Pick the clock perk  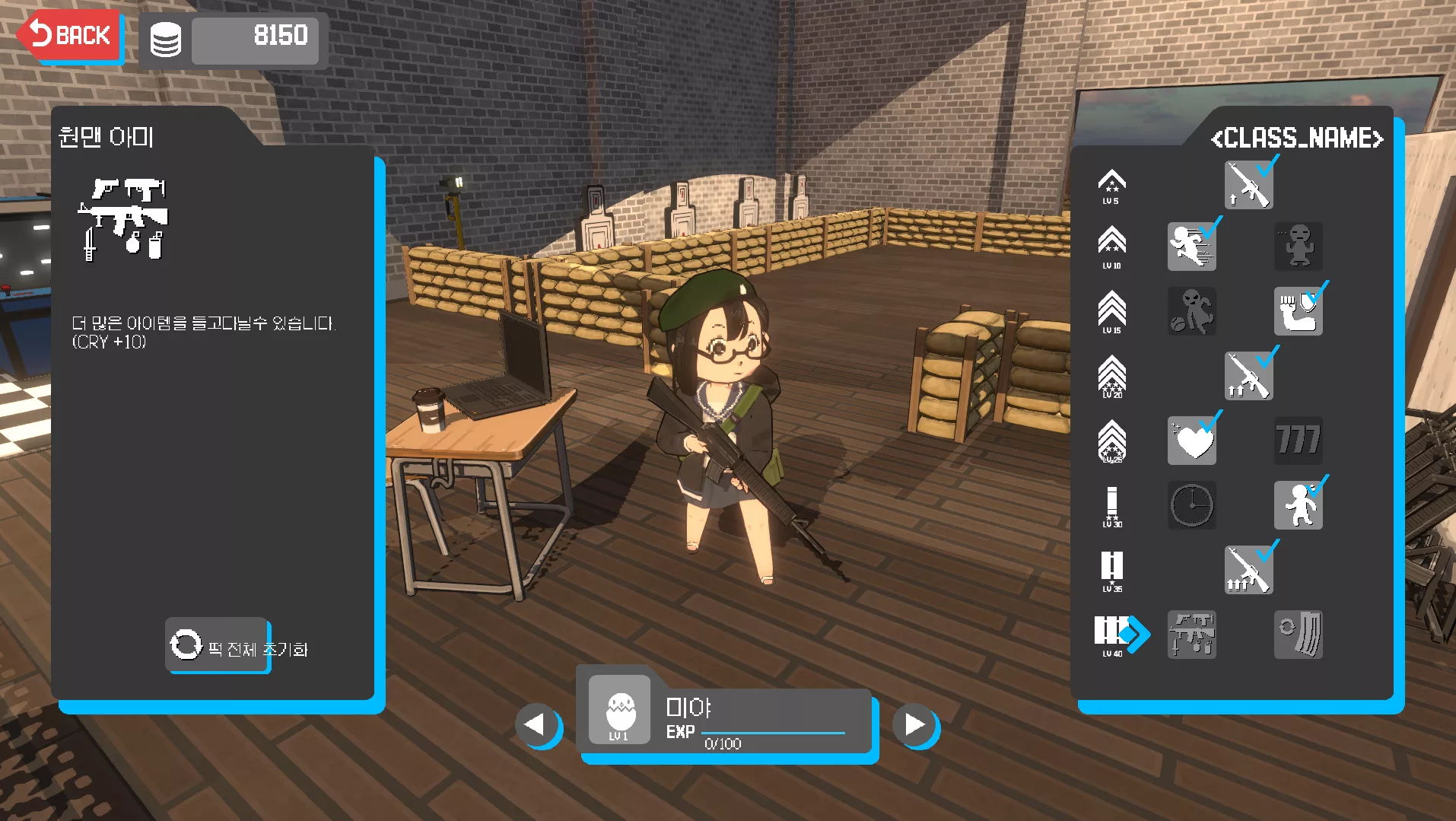coord(1191,505)
